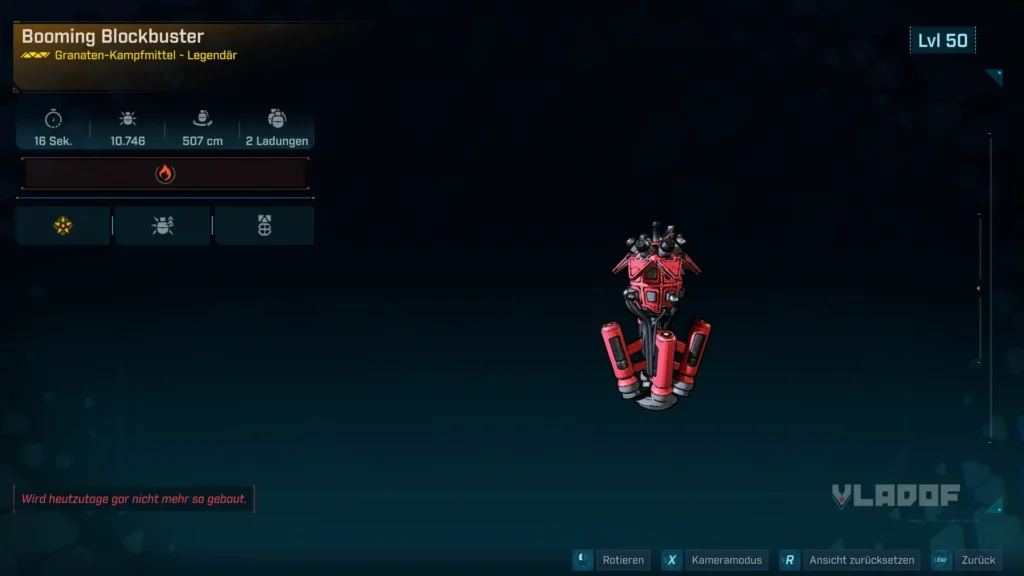Activate the Kameramodus button
This screenshot has height=576, width=1024.
click(716, 561)
